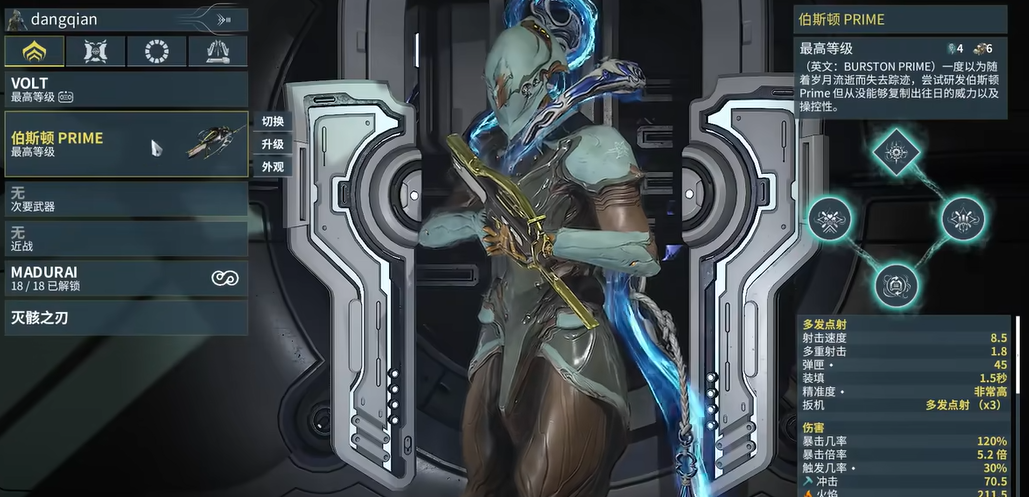Image resolution: width=1029 pixels, height=497 pixels.
Task: Choose the empty 次要武器 slot
Action: 125,199
